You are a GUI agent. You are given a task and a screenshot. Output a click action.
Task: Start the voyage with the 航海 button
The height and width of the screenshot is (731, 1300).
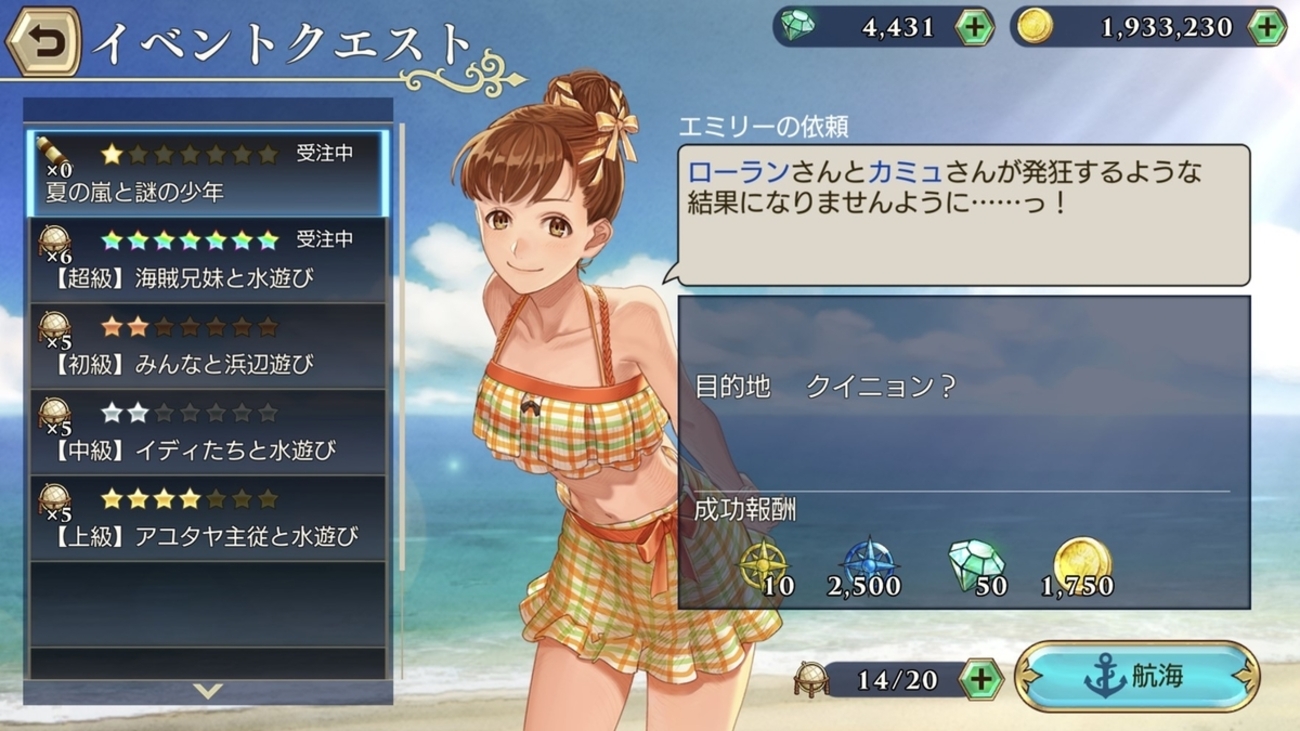(1136, 677)
